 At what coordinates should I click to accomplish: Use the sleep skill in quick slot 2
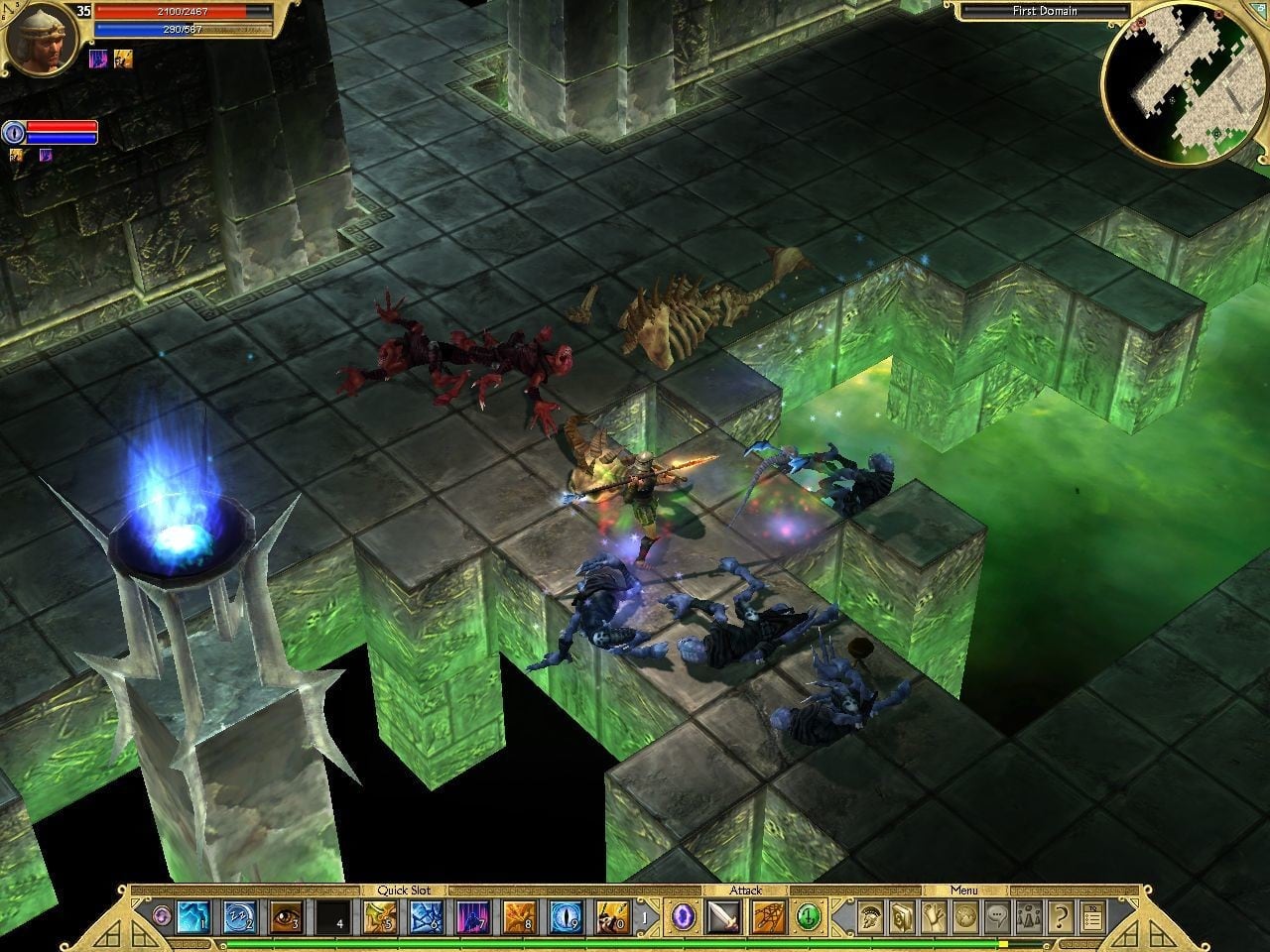pyautogui.click(x=239, y=917)
